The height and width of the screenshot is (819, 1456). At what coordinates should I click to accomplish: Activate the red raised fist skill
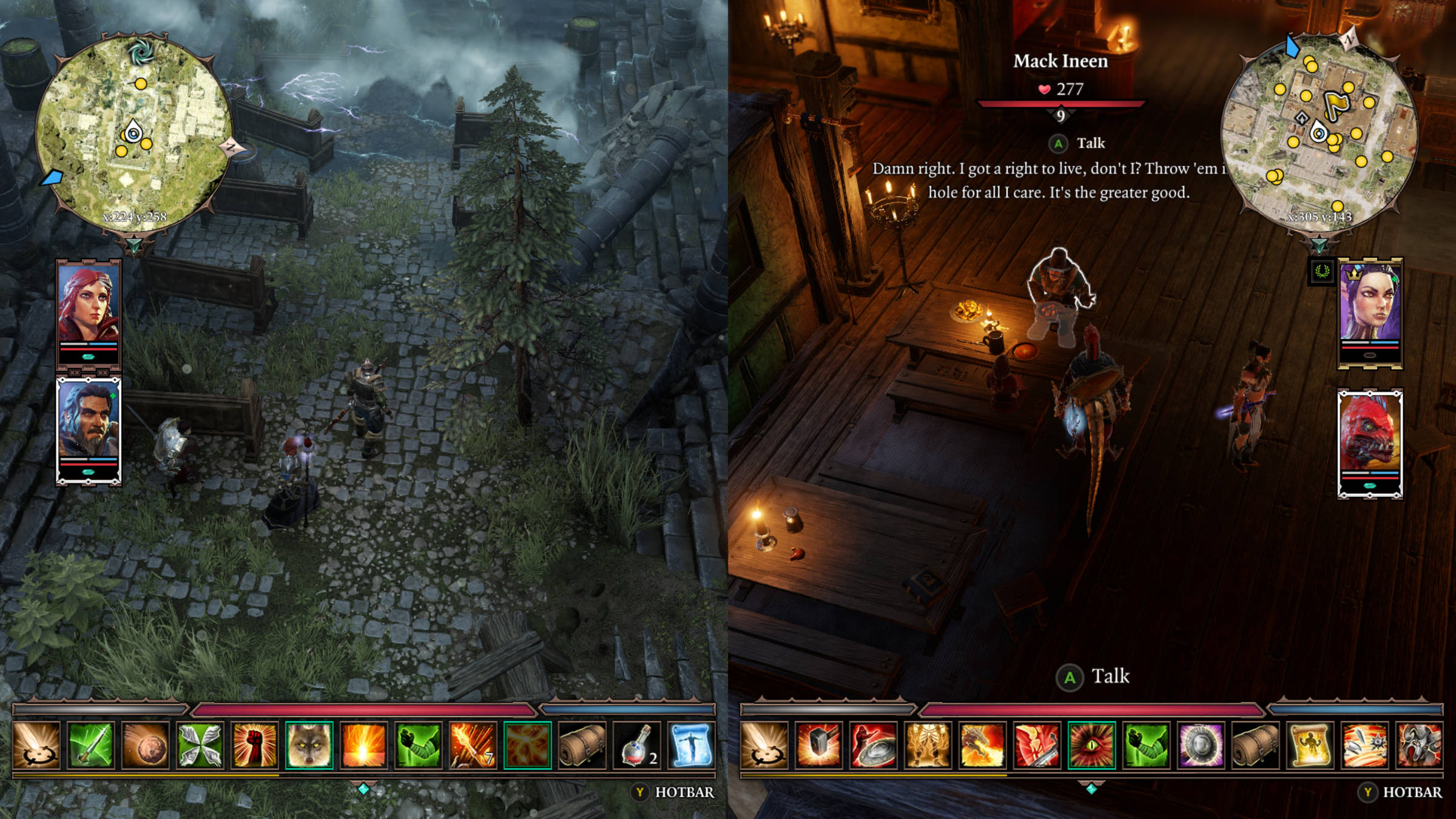[x=254, y=745]
